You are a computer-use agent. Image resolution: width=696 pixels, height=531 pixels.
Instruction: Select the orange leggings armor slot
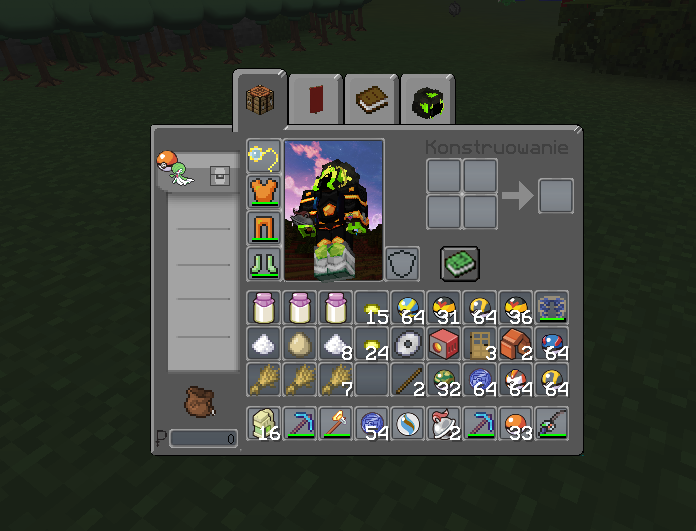265,227
